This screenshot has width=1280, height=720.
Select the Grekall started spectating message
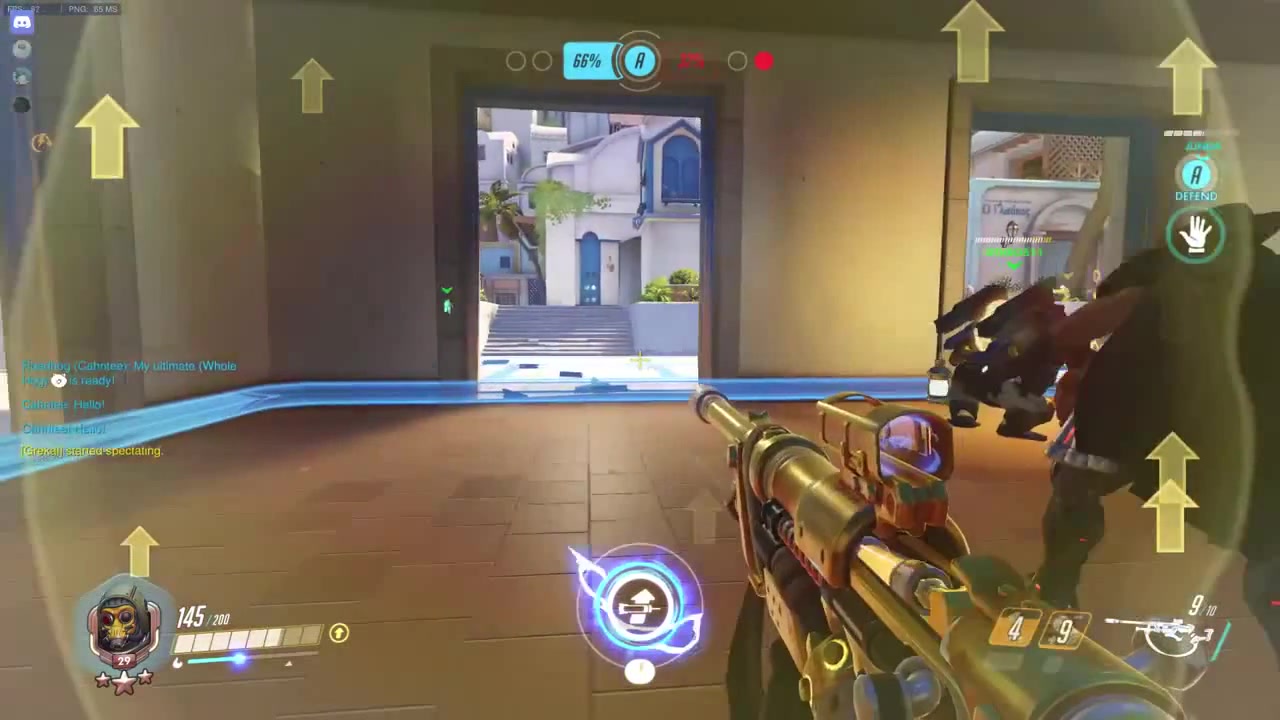pos(91,450)
